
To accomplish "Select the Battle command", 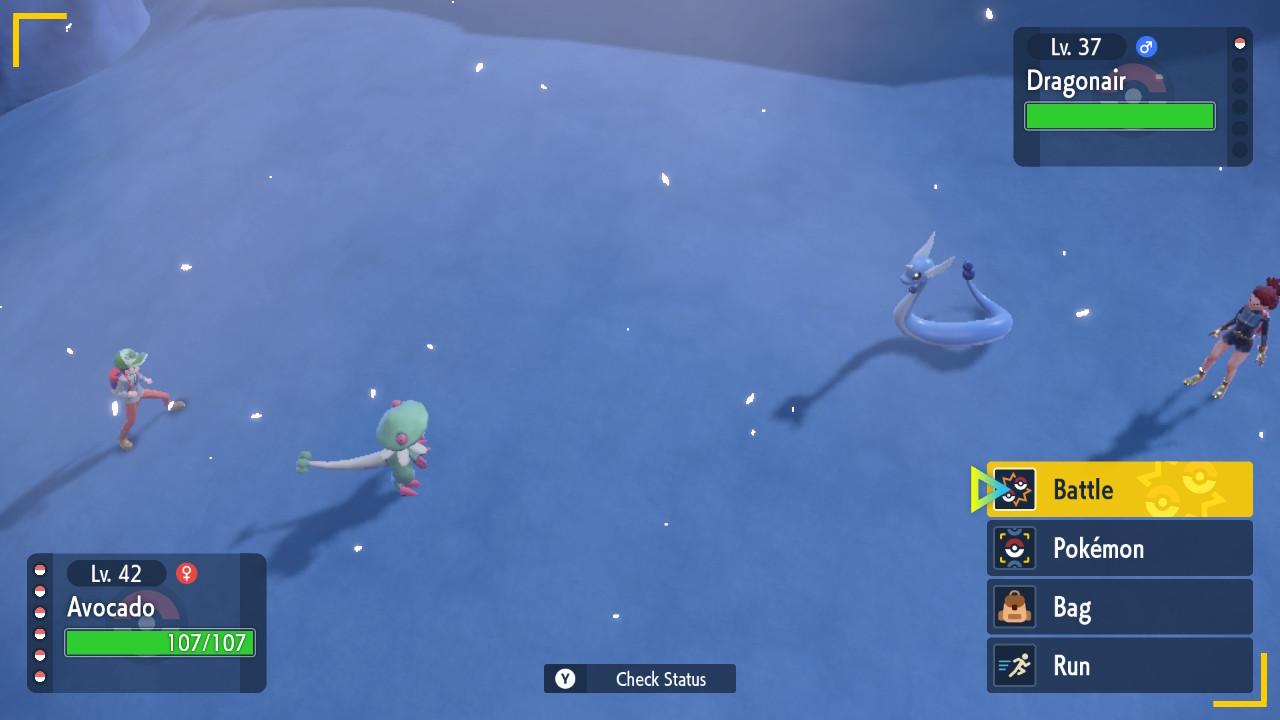I will 1119,489.
